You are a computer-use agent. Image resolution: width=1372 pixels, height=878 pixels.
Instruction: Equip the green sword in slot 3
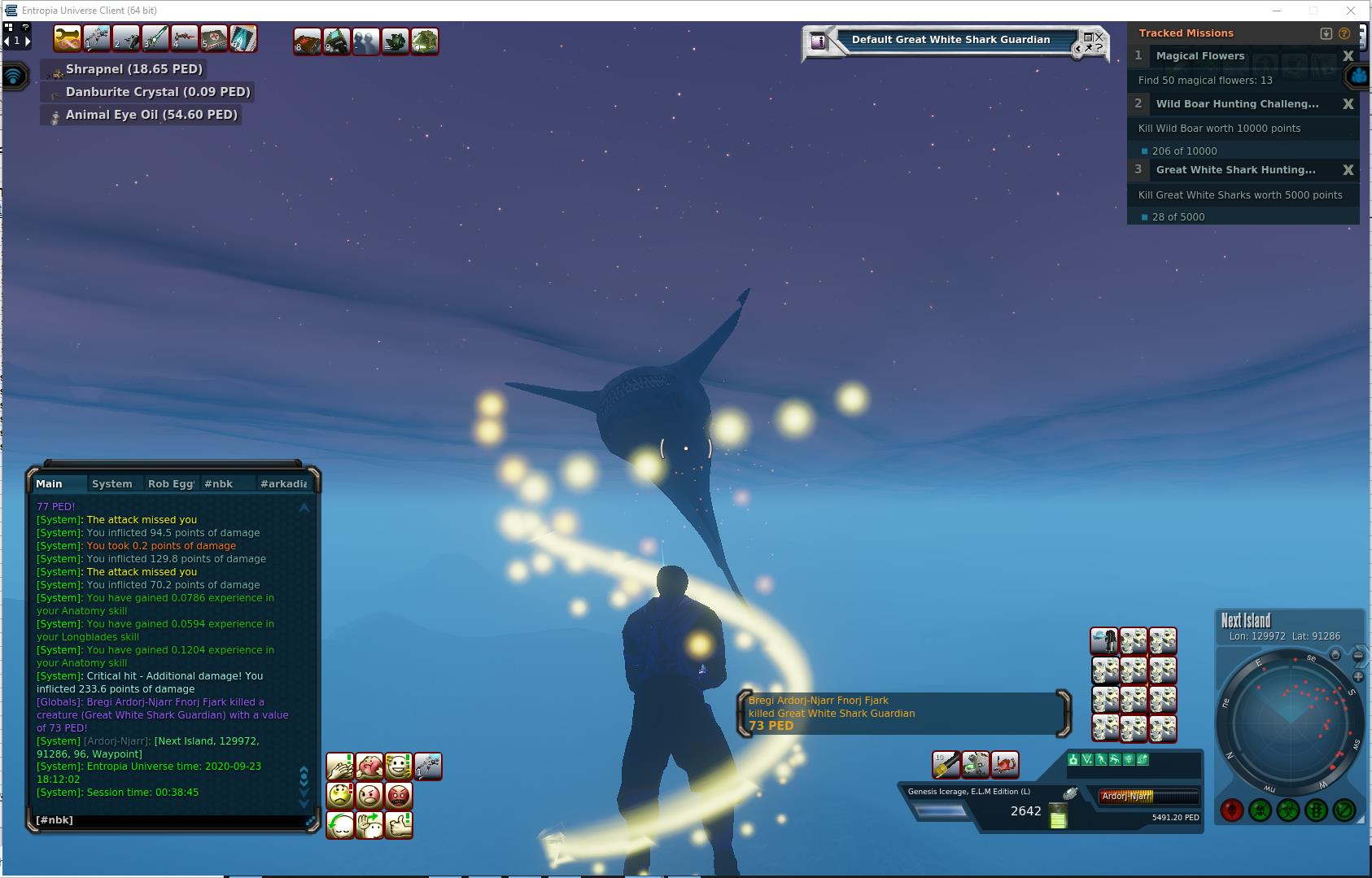point(155,39)
